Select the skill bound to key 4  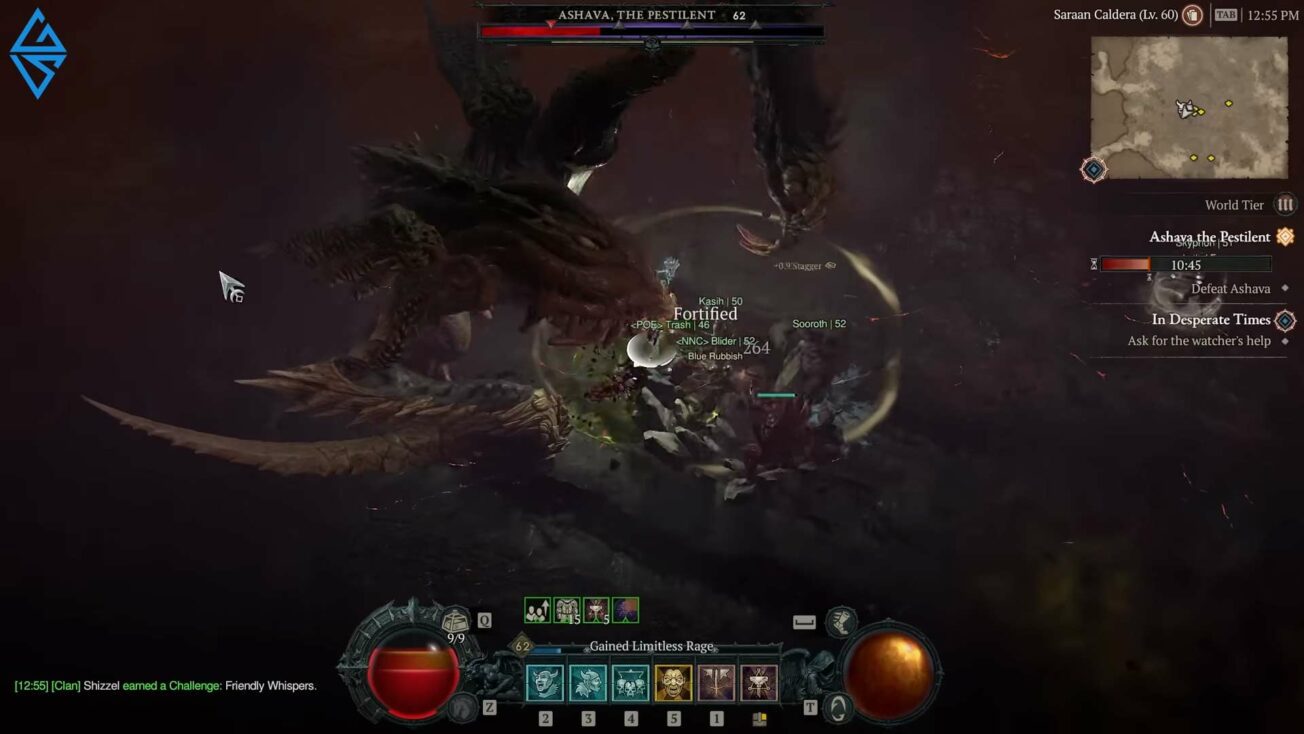pos(630,683)
